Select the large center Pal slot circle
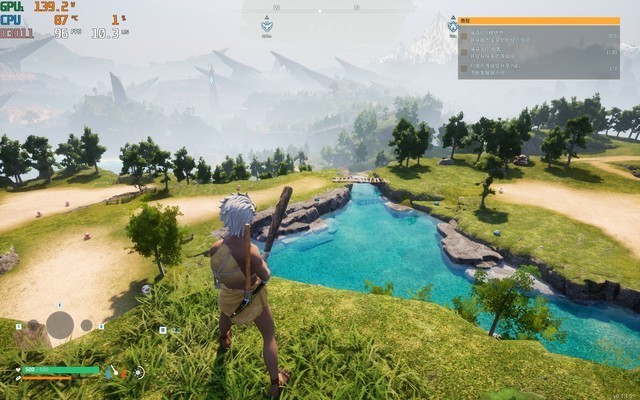The height and width of the screenshot is (400, 640). (x=60, y=324)
